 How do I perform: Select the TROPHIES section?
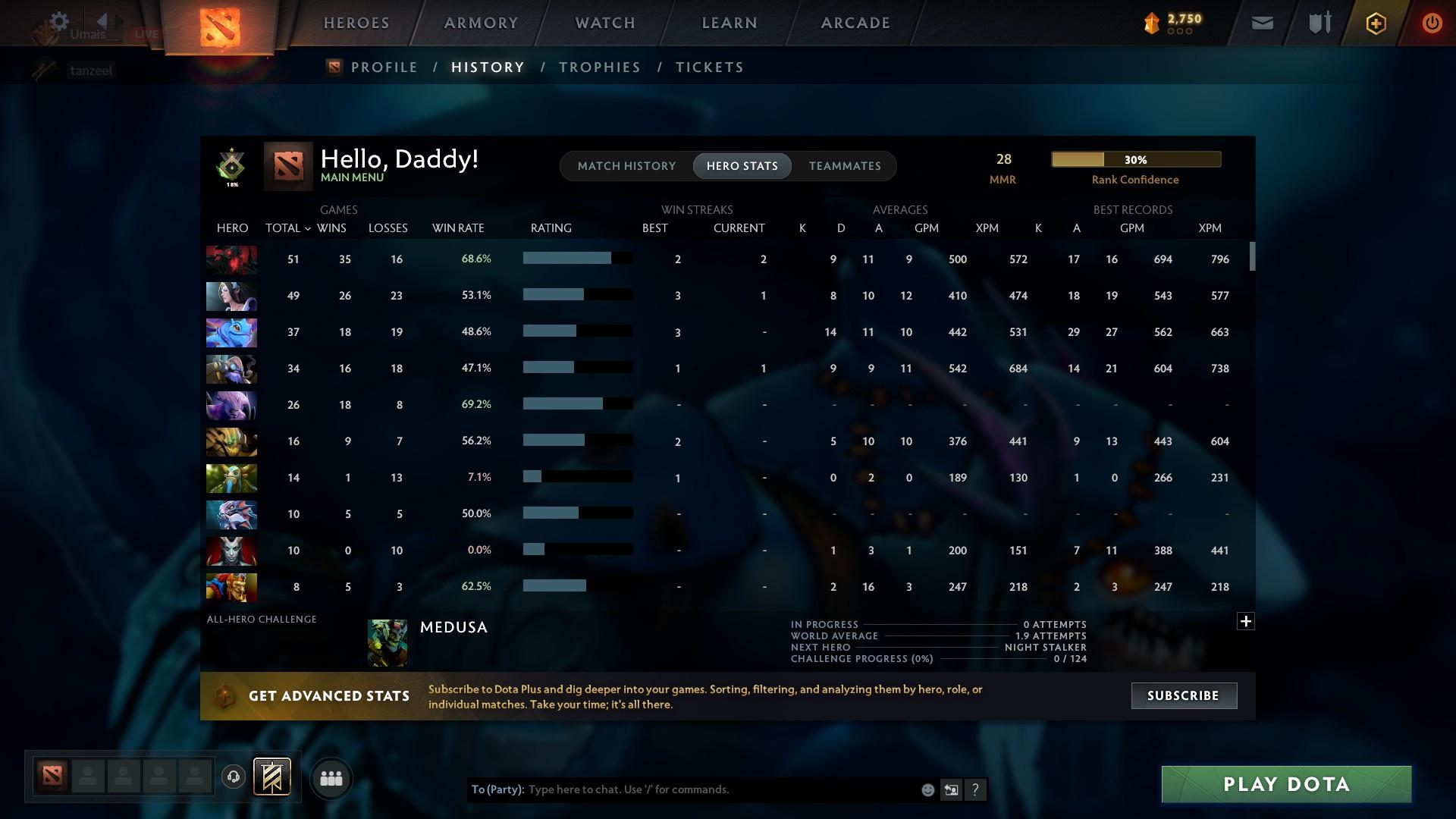coord(599,67)
